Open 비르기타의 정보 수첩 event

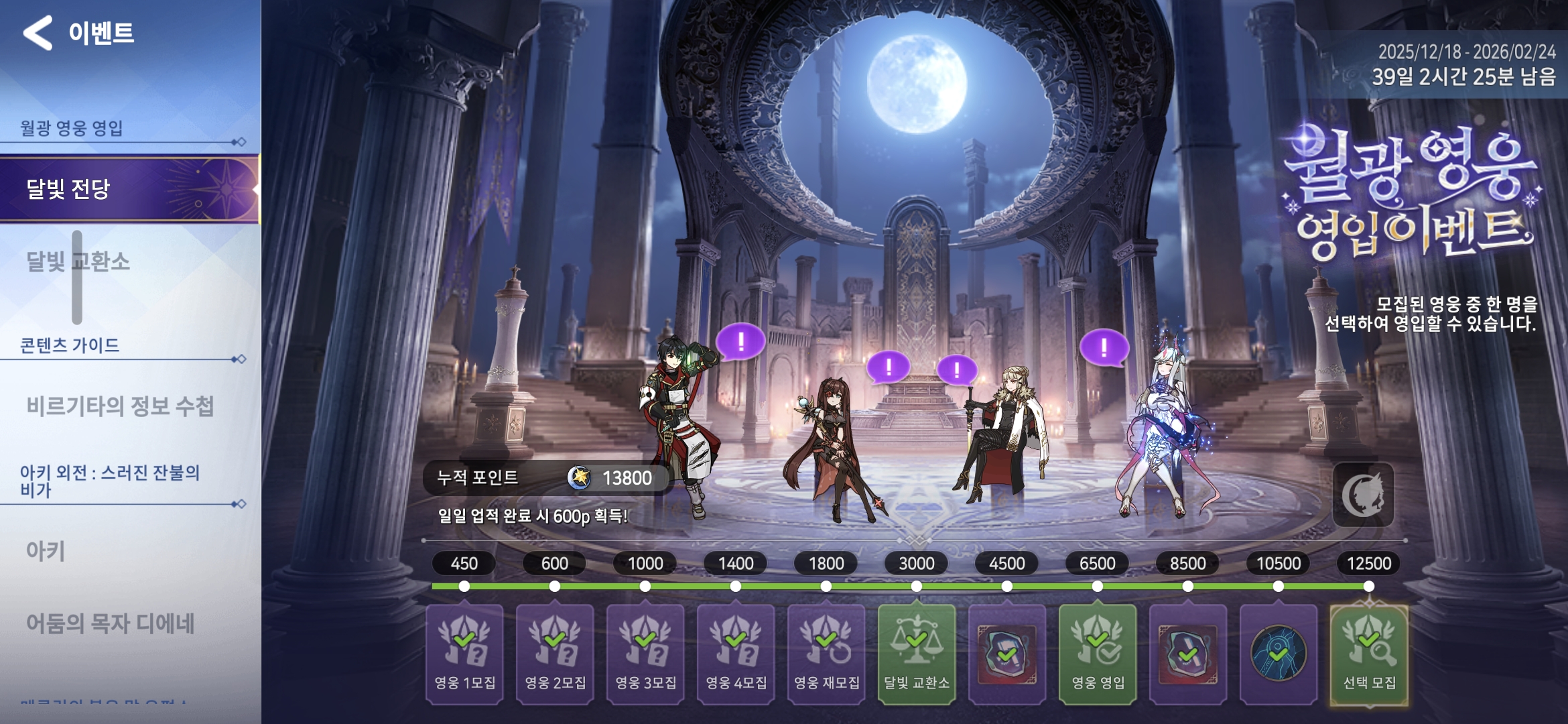(121, 406)
